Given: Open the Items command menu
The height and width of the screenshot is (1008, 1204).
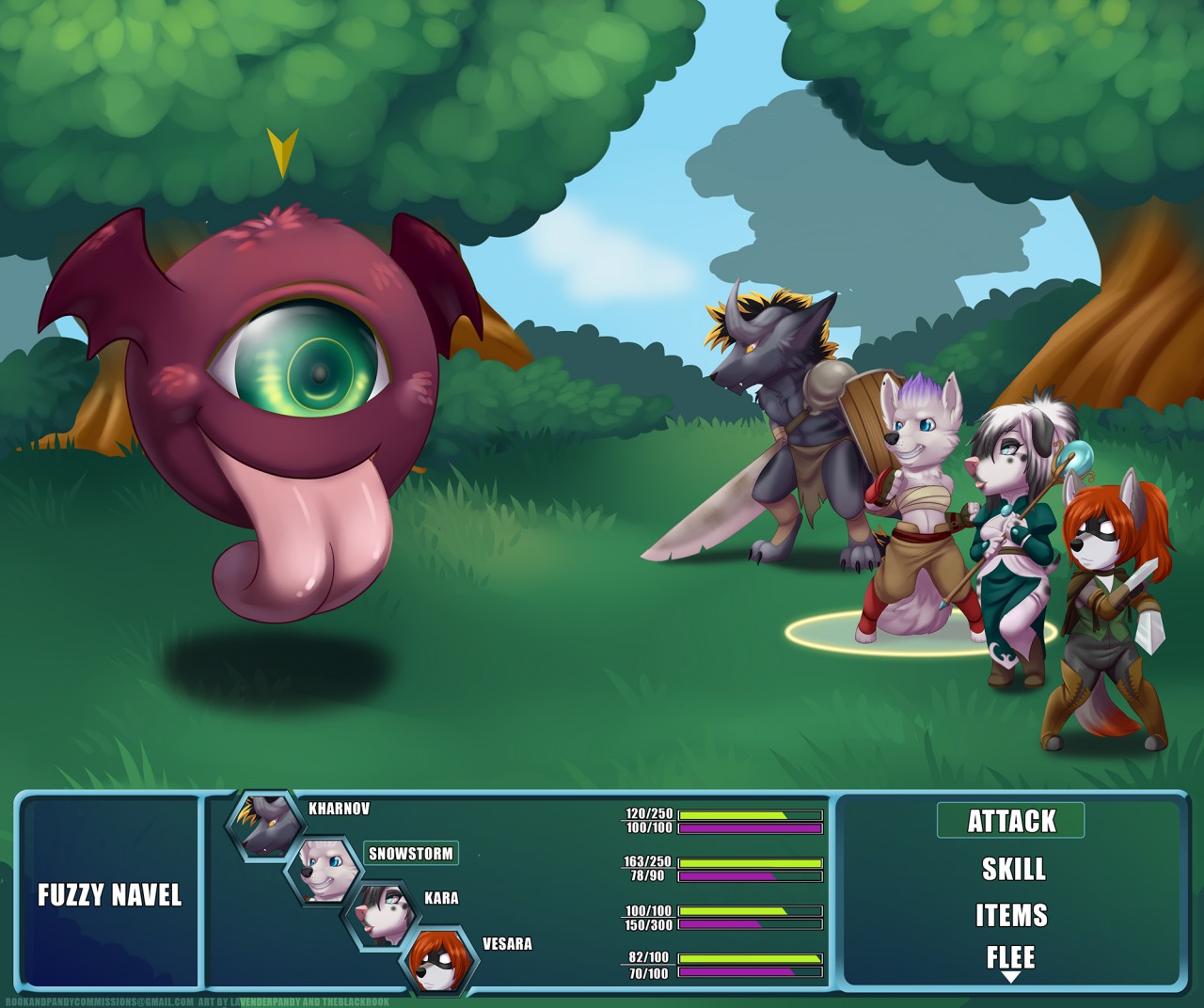Looking at the screenshot, I should pyautogui.click(x=1011, y=915).
